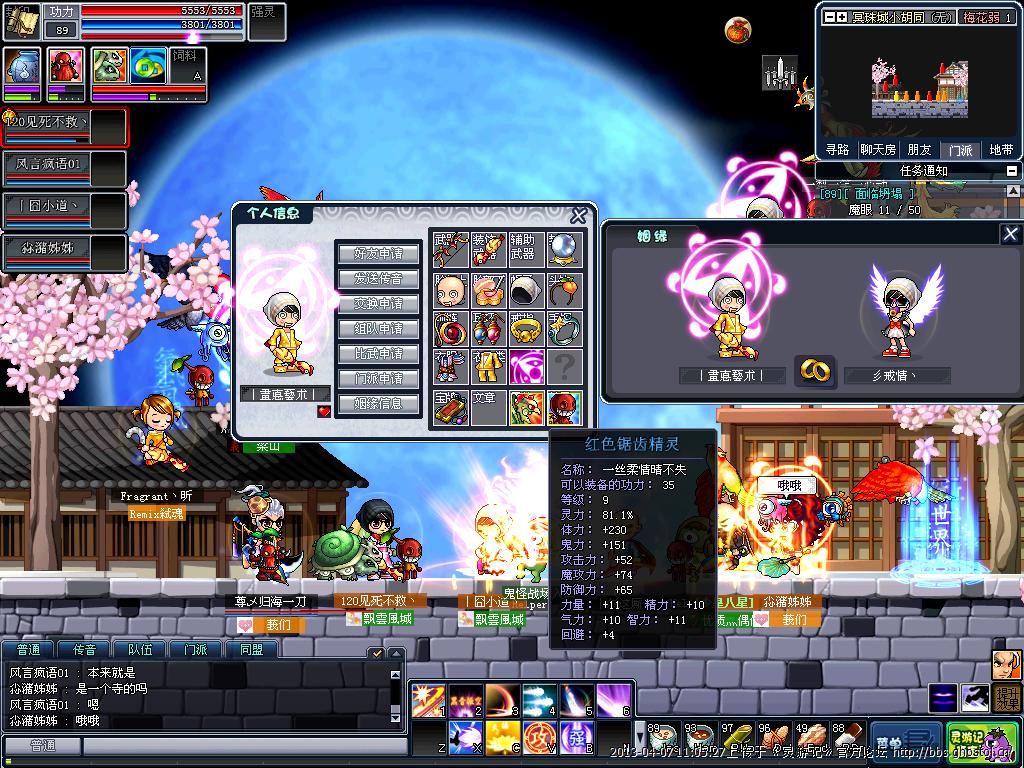Close the 个人信息 personal info window

click(x=578, y=215)
